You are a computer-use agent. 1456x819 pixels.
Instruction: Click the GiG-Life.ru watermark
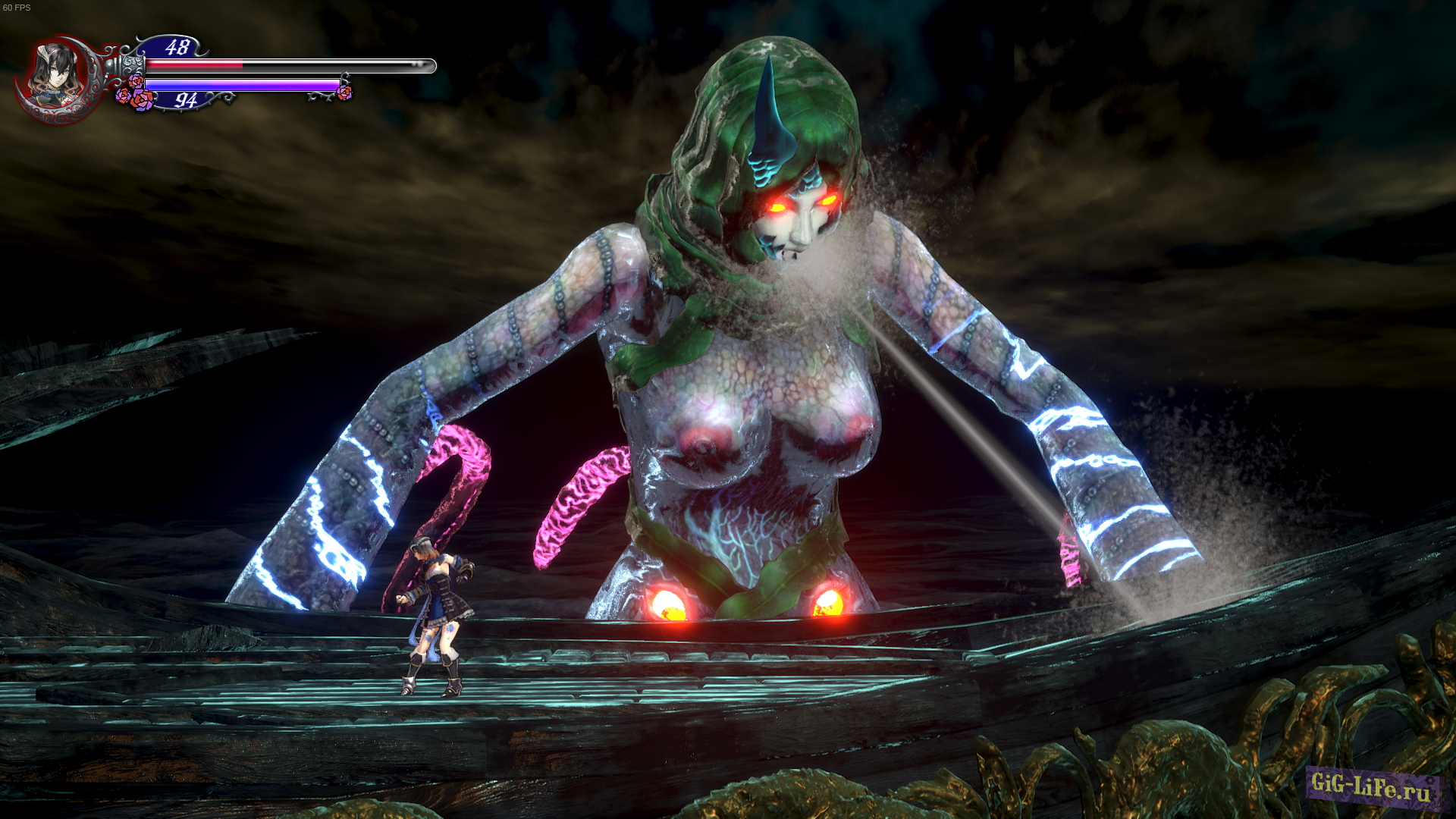1371,786
